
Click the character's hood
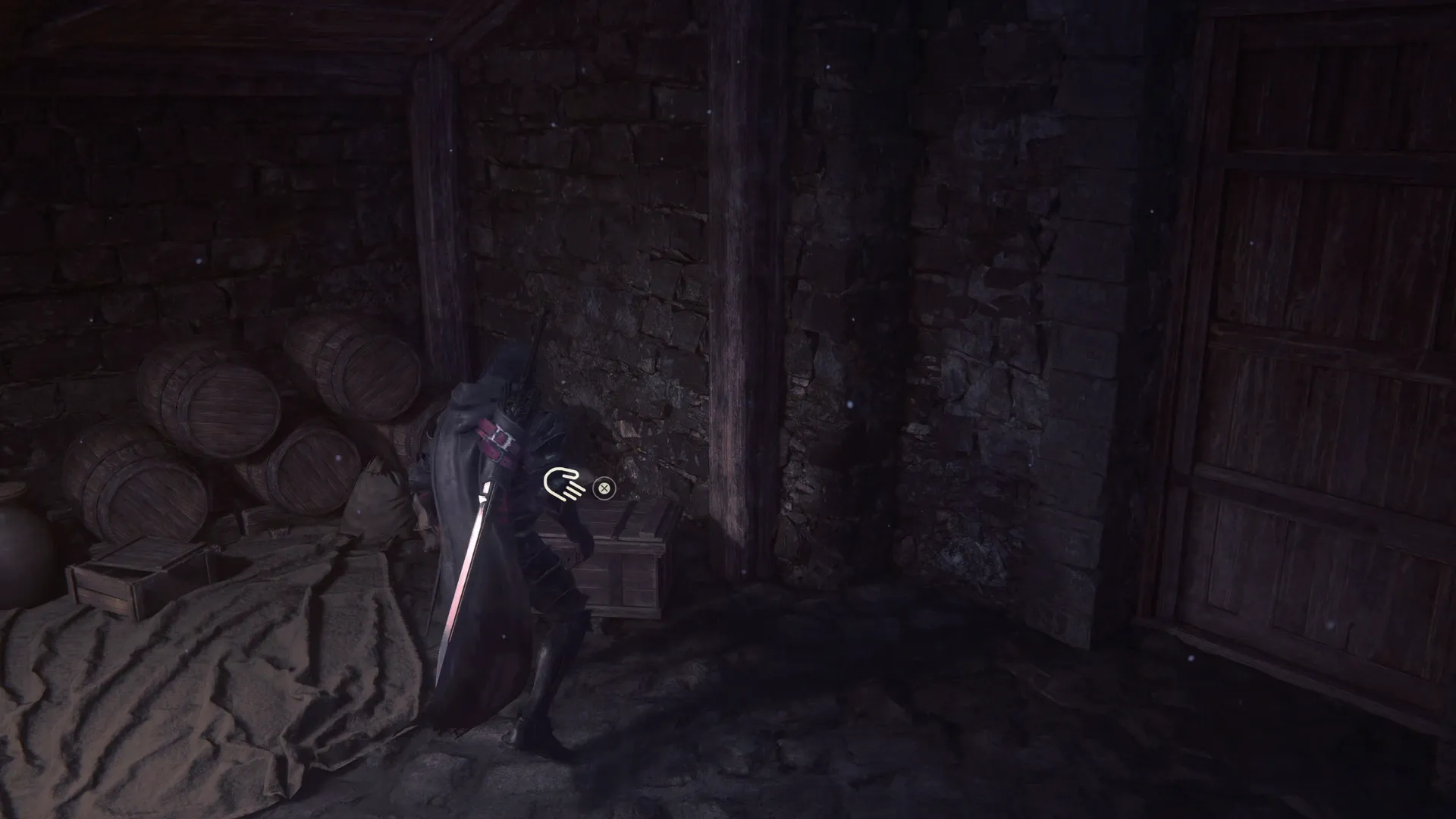504,372
